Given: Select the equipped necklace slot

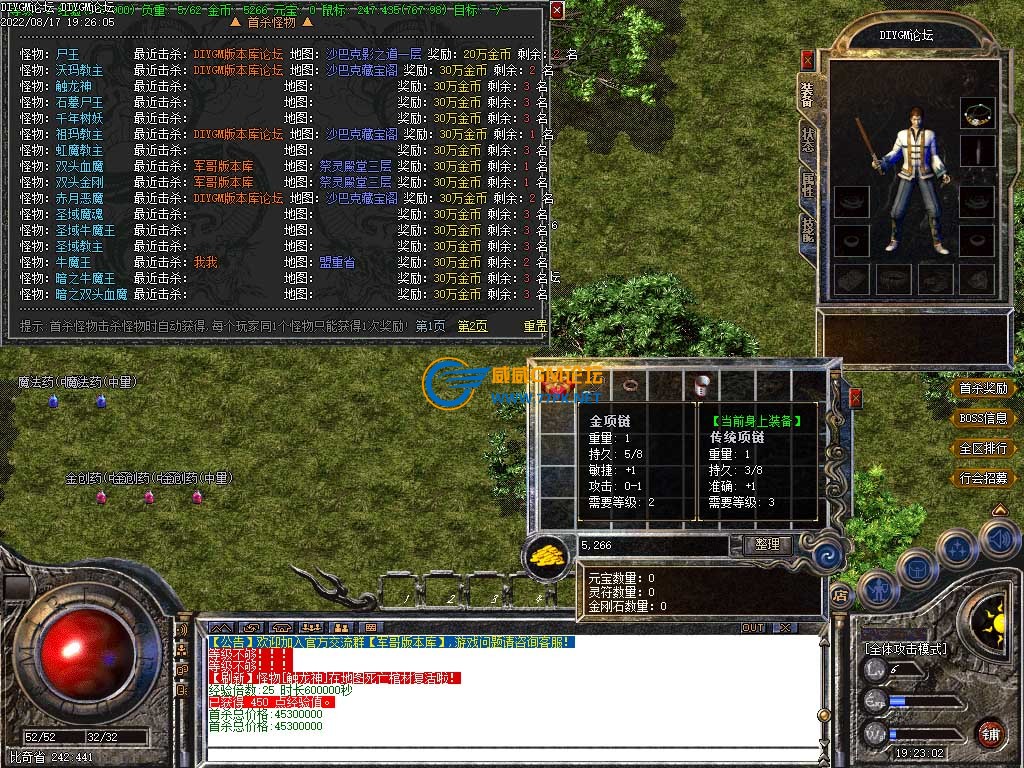Looking at the screenshot, I should tap(977, 113).
